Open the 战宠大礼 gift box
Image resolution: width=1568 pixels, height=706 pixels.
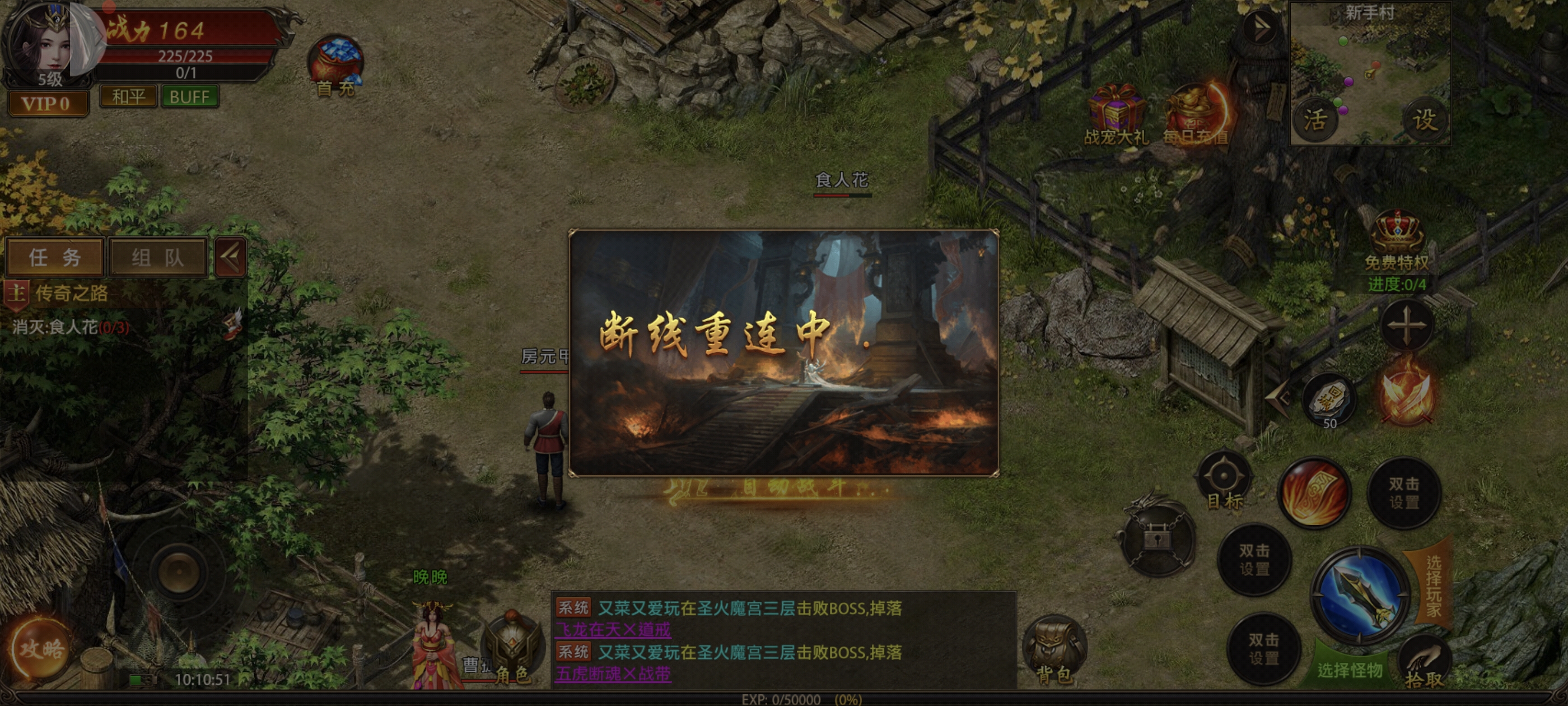coord(1116,113)
